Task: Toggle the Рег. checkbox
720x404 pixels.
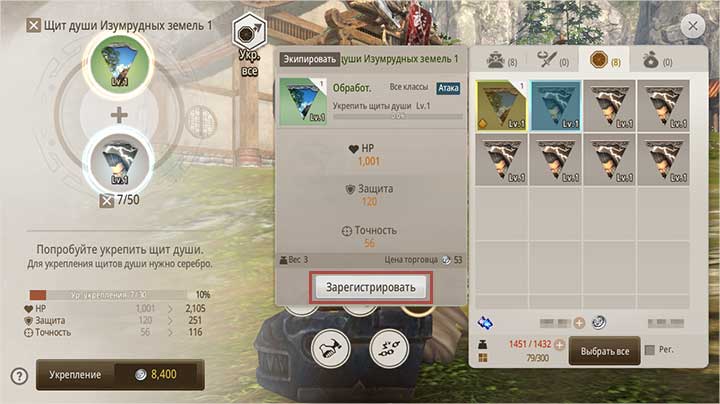Action: pyautogui.click(x=651, y=350)
